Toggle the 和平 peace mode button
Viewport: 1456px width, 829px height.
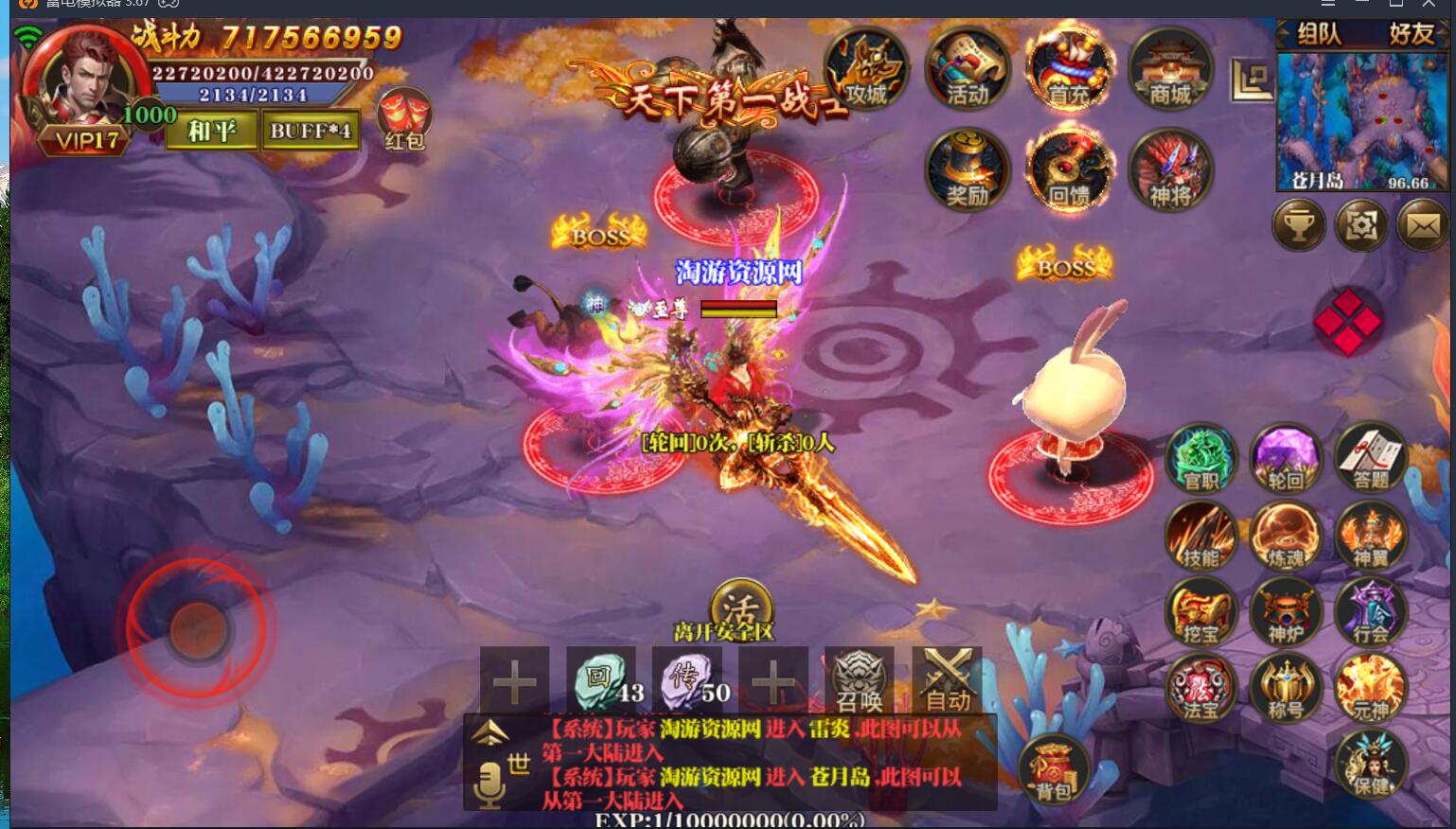211,131
